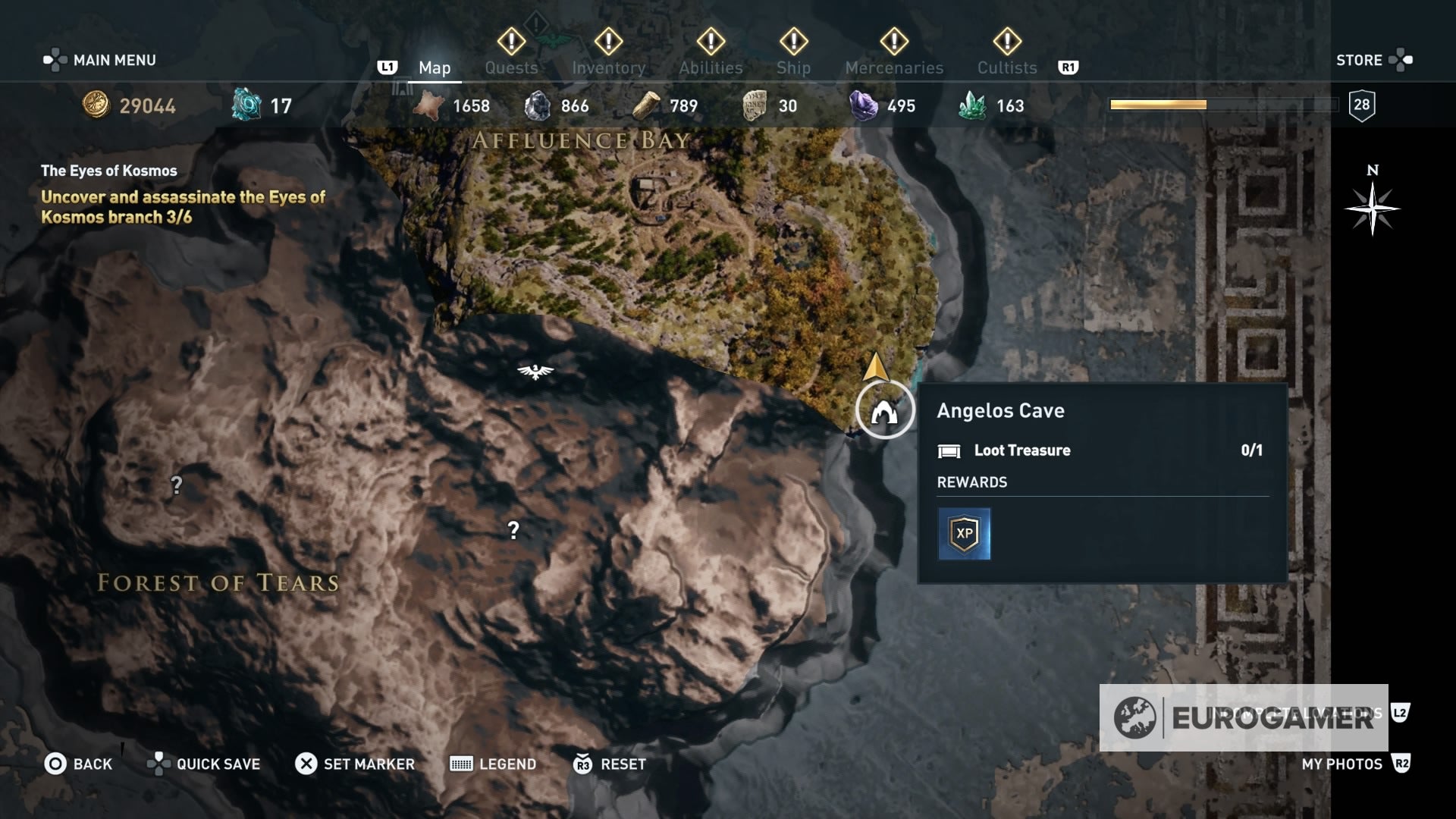
Task: Open the Quests tab
Action: tap(511, 67)
